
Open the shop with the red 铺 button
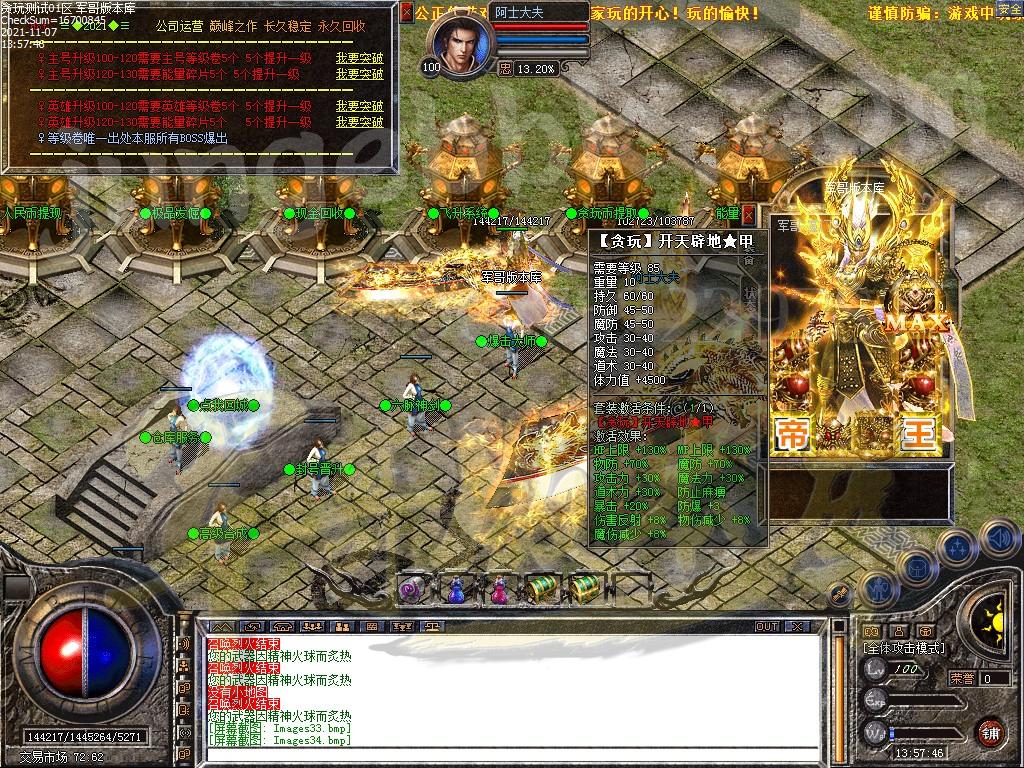990,732
